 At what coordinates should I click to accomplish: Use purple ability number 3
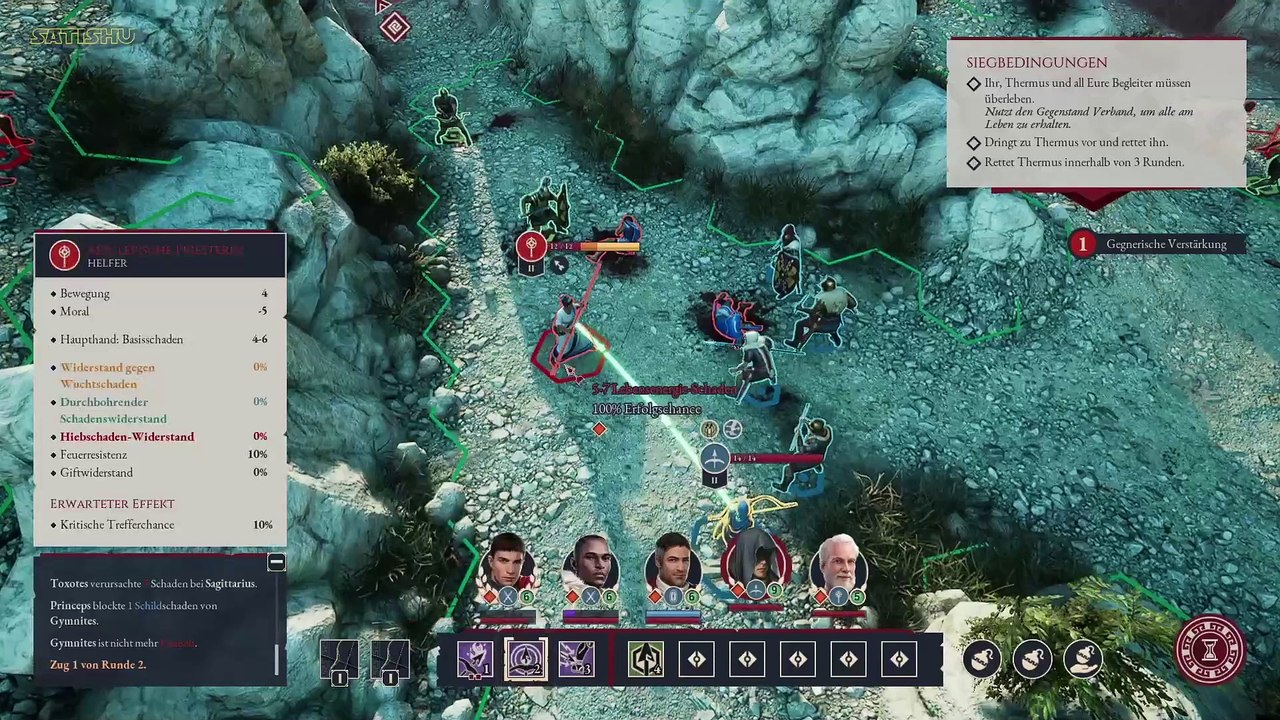[576, 660]
